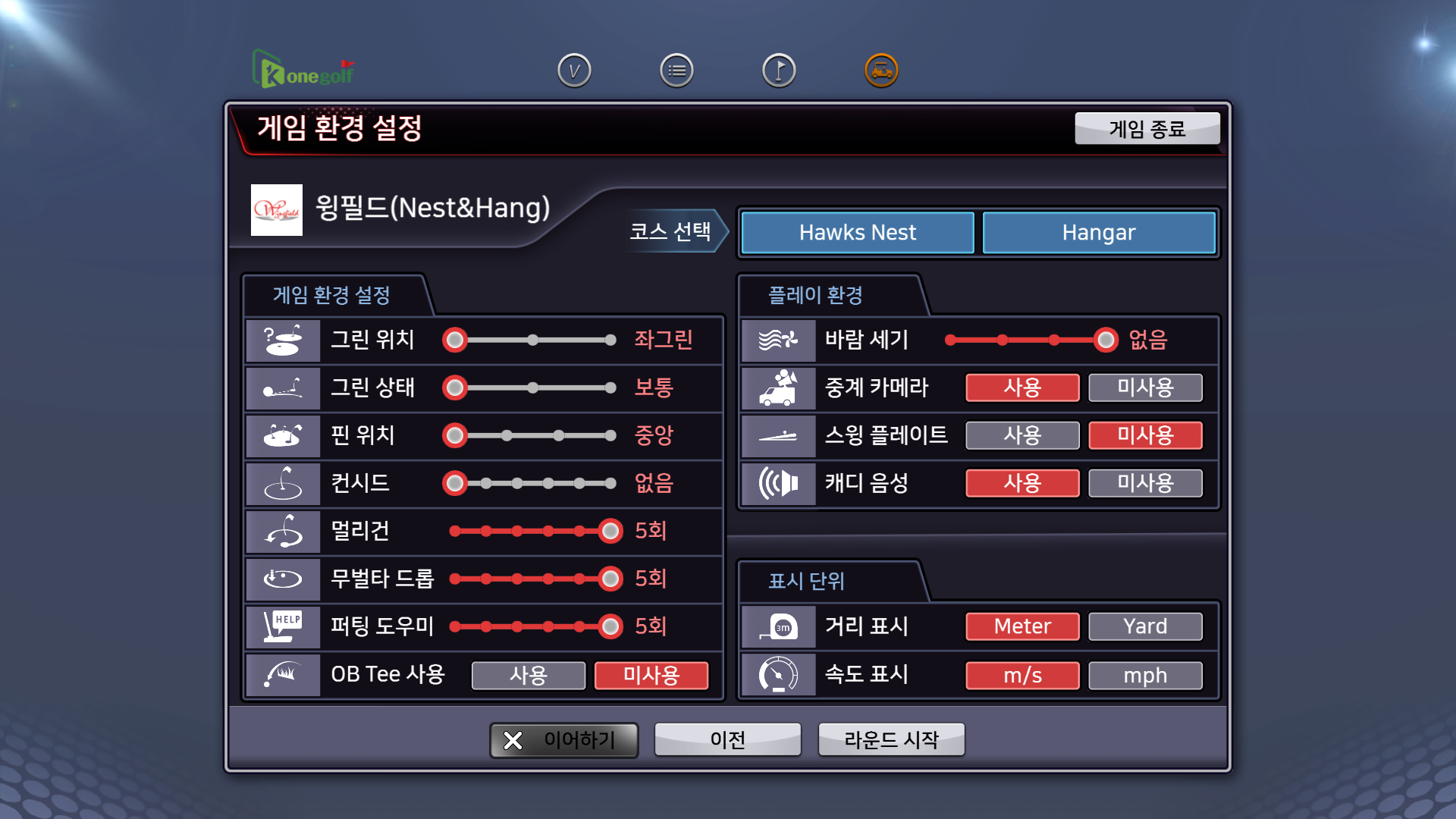Click the OB Tee grass icon
Screen dimensions: 1456x819
tap(282, 674)
